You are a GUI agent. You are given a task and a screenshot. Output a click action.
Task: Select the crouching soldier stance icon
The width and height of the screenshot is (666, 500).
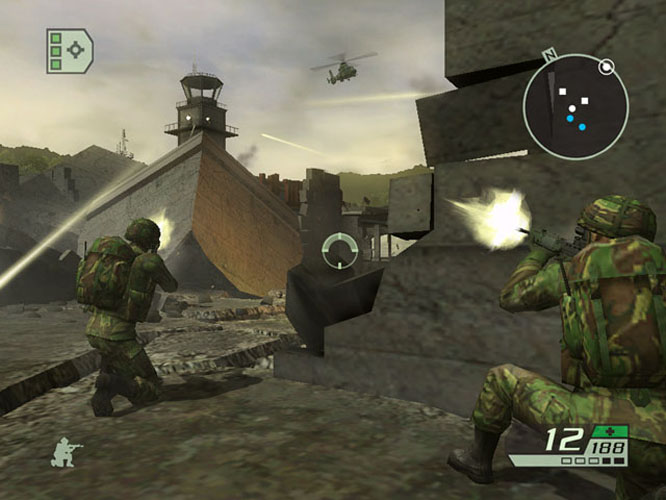(x=66, y=453)
